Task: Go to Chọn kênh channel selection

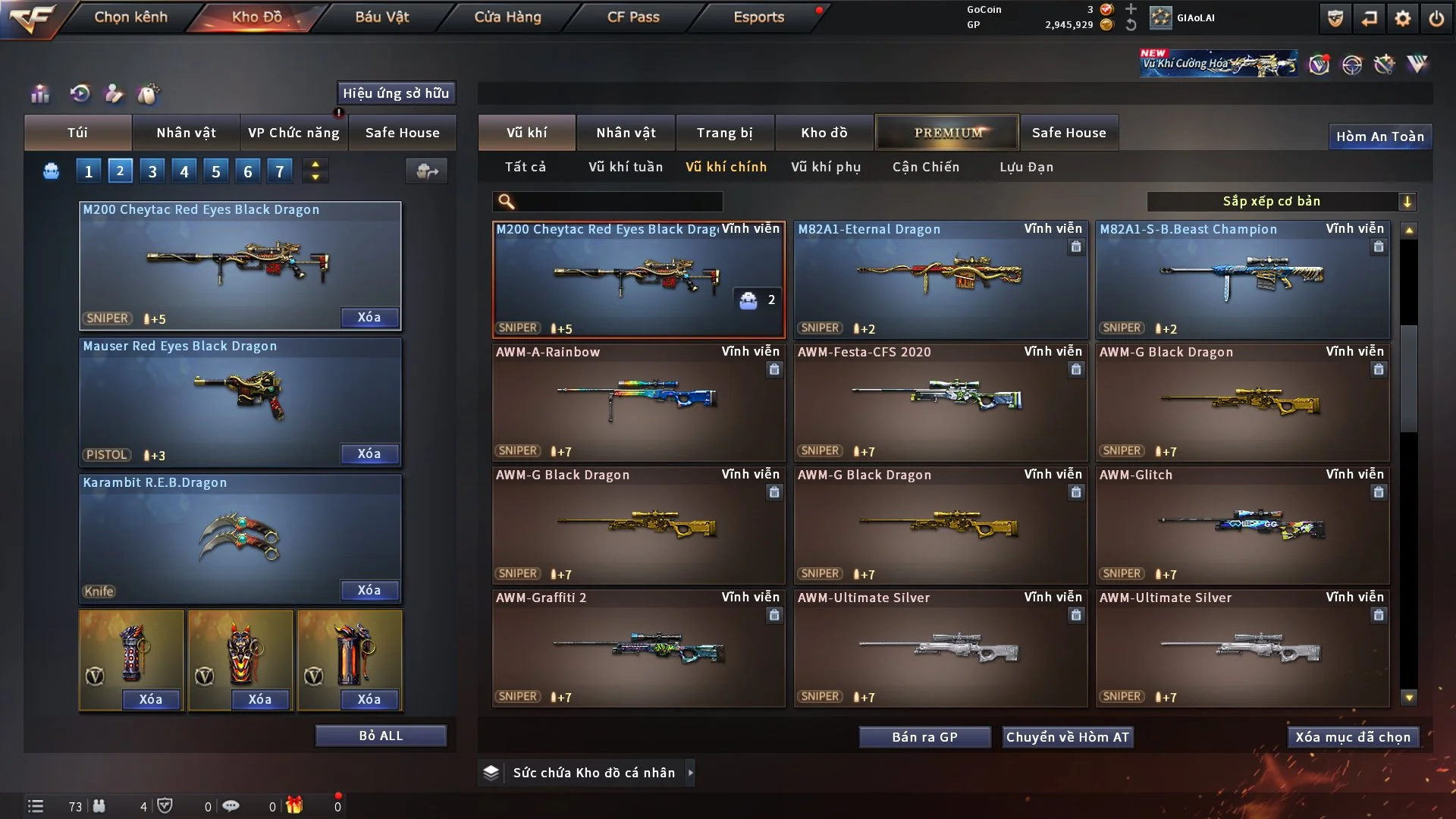Action: pos(130,17)
